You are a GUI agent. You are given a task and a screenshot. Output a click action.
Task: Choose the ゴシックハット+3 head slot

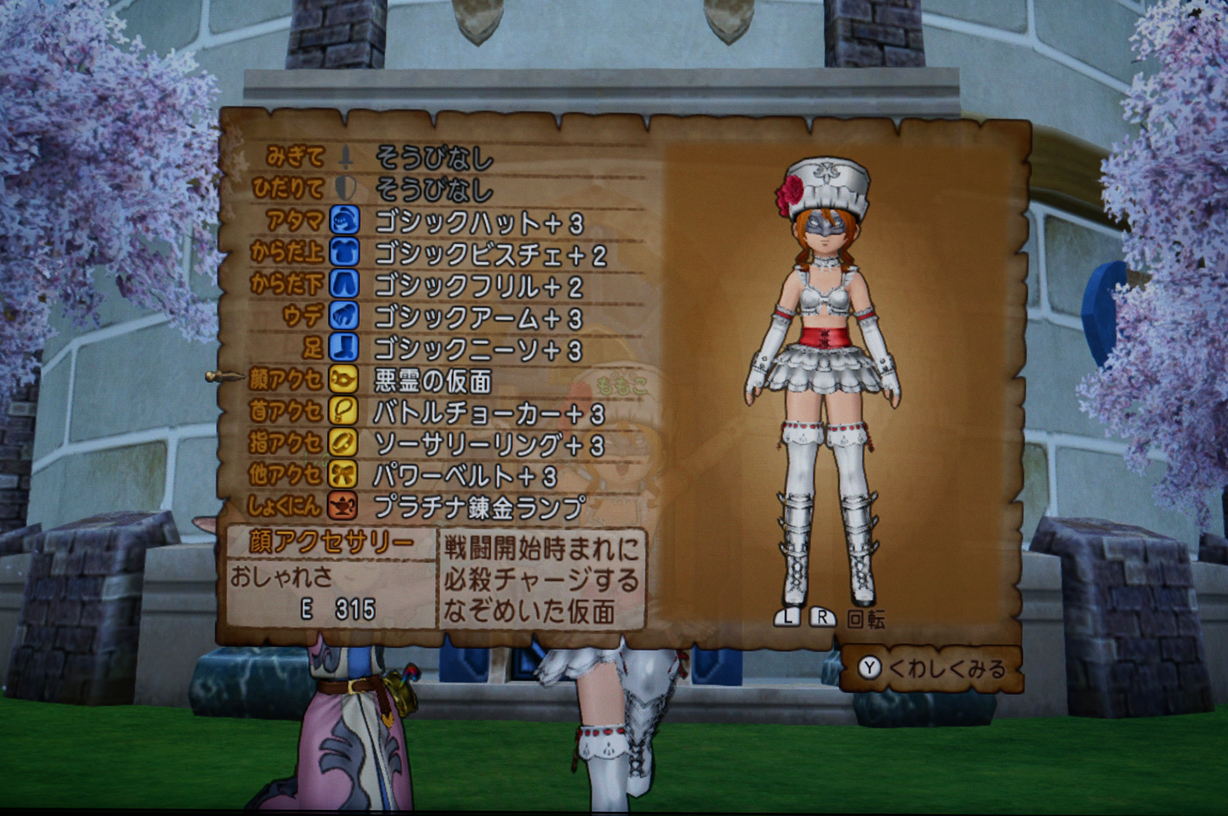[x=478, y=222]
